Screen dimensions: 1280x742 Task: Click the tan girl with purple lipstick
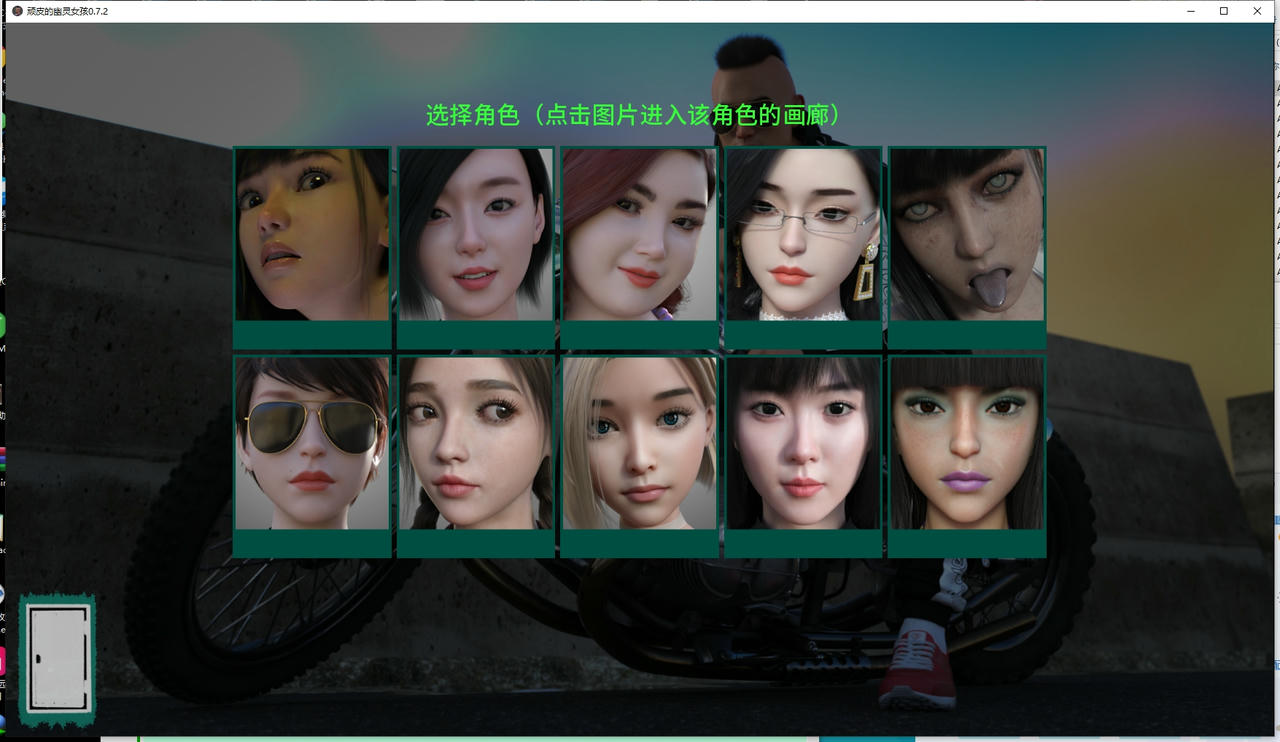coord(967,446)
